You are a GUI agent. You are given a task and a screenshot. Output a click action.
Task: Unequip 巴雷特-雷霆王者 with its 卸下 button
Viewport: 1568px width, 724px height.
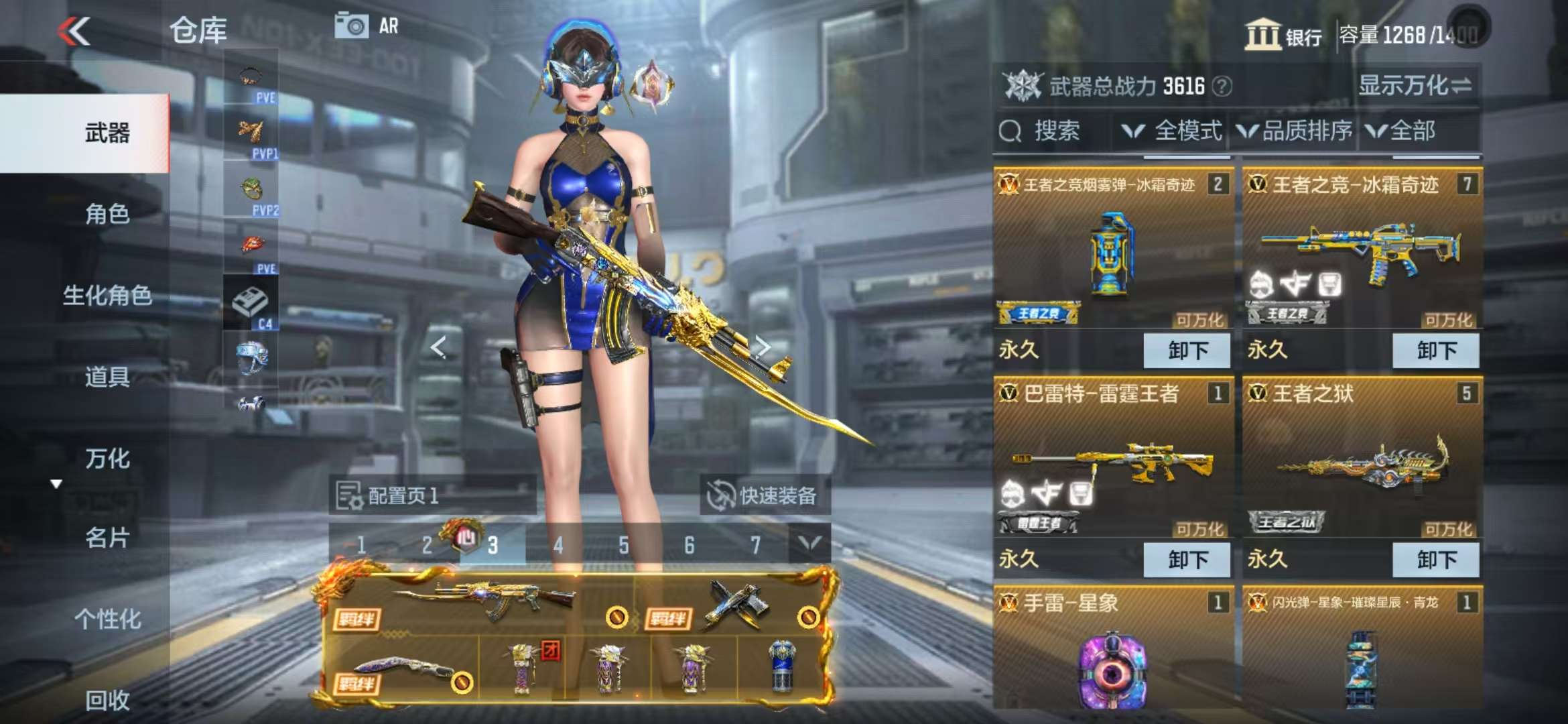(x=1187, y=560)
